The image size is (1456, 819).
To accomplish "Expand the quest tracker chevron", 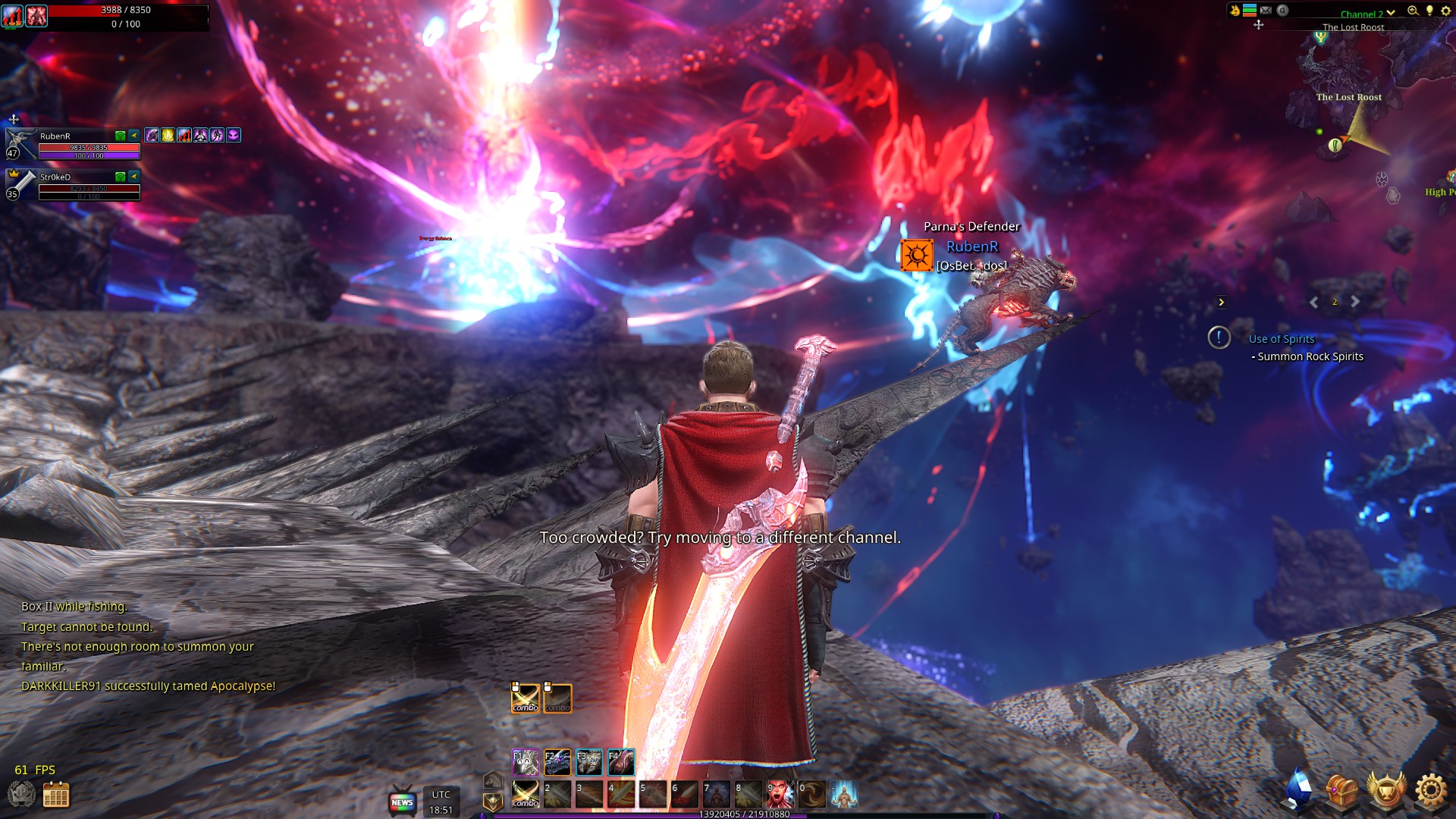I will click(x=1222, y=302).
